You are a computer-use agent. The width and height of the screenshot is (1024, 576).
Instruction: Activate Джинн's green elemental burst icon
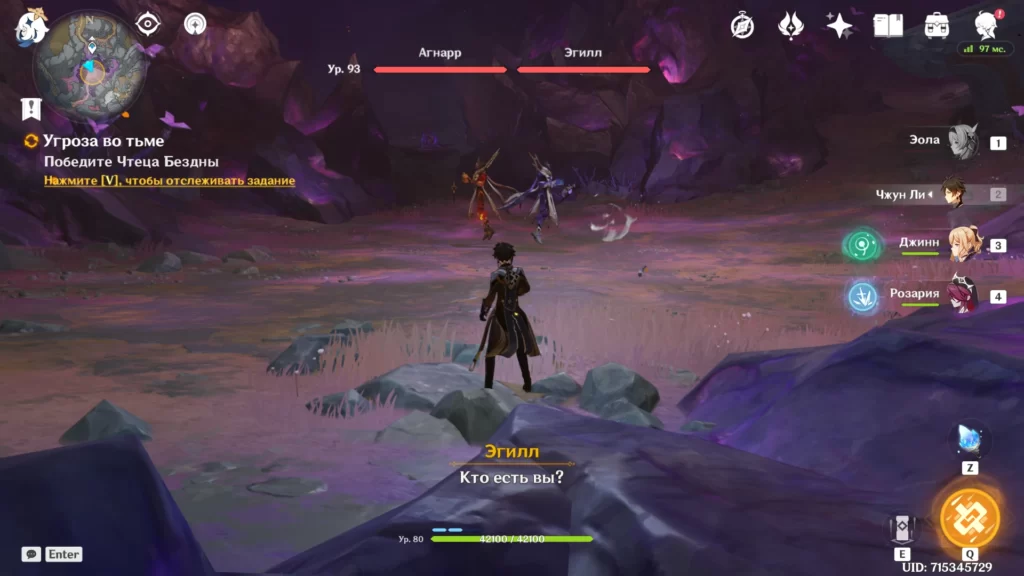[861, 244]
